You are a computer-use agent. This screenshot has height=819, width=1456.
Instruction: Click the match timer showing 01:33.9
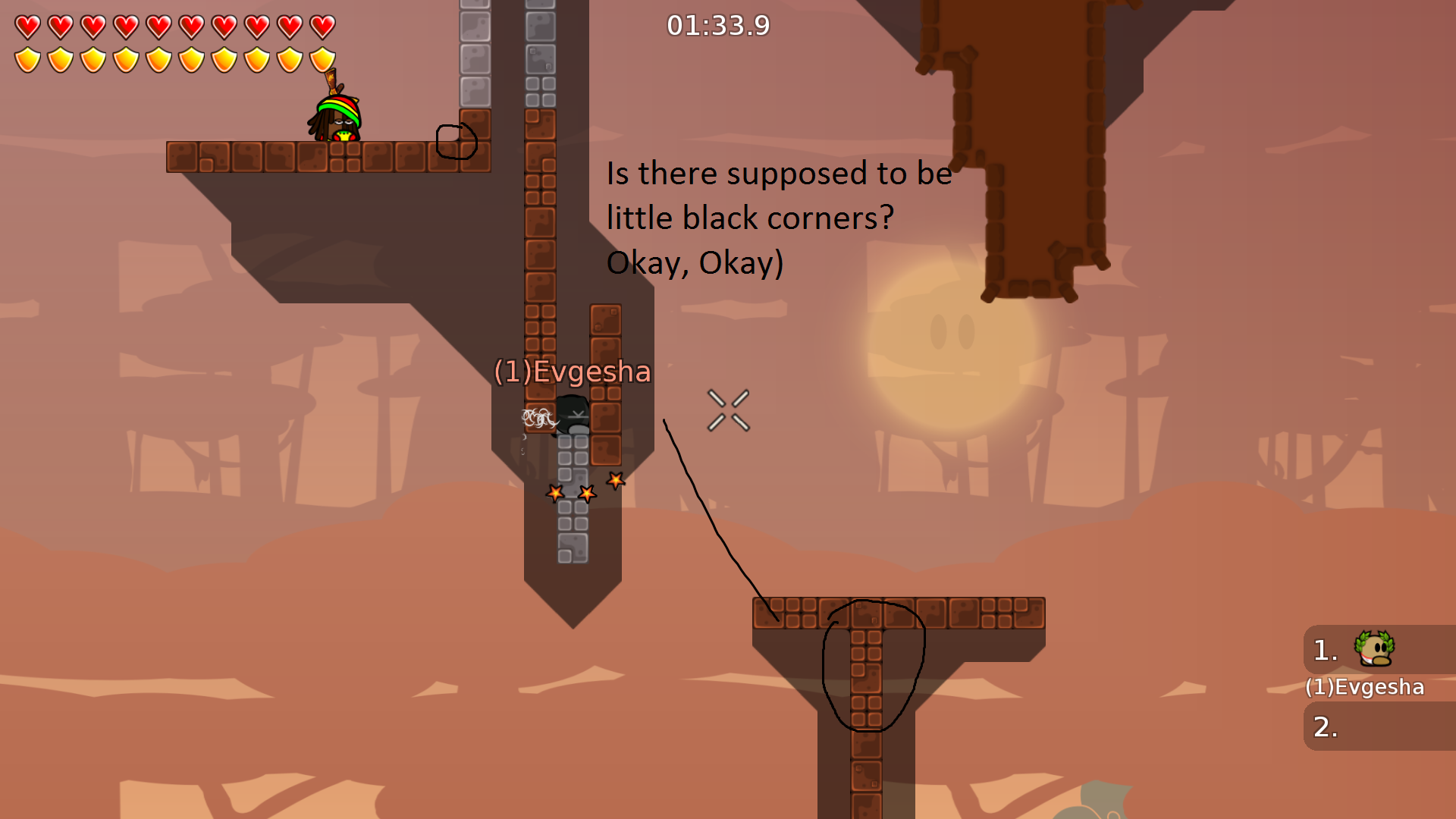[x=717, y=25]
